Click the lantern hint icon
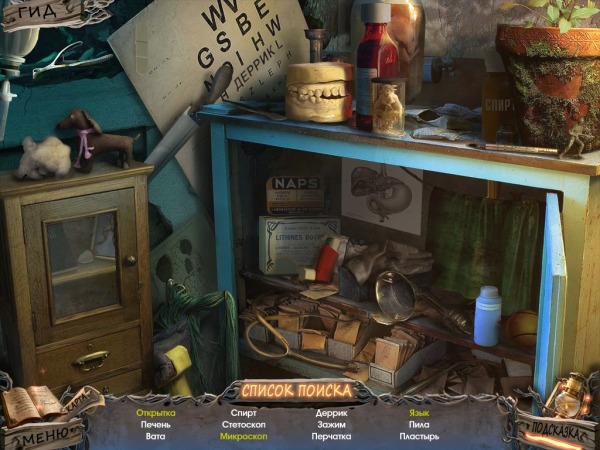This screenshot has height=450, width=600. [565, 395]
